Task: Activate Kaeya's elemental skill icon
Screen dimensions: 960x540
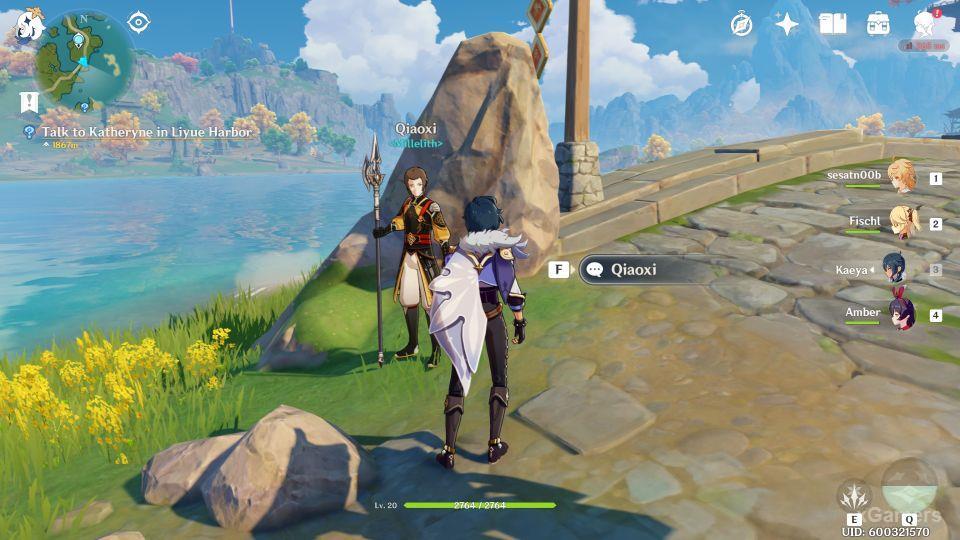Action: [x=854, y=497]
